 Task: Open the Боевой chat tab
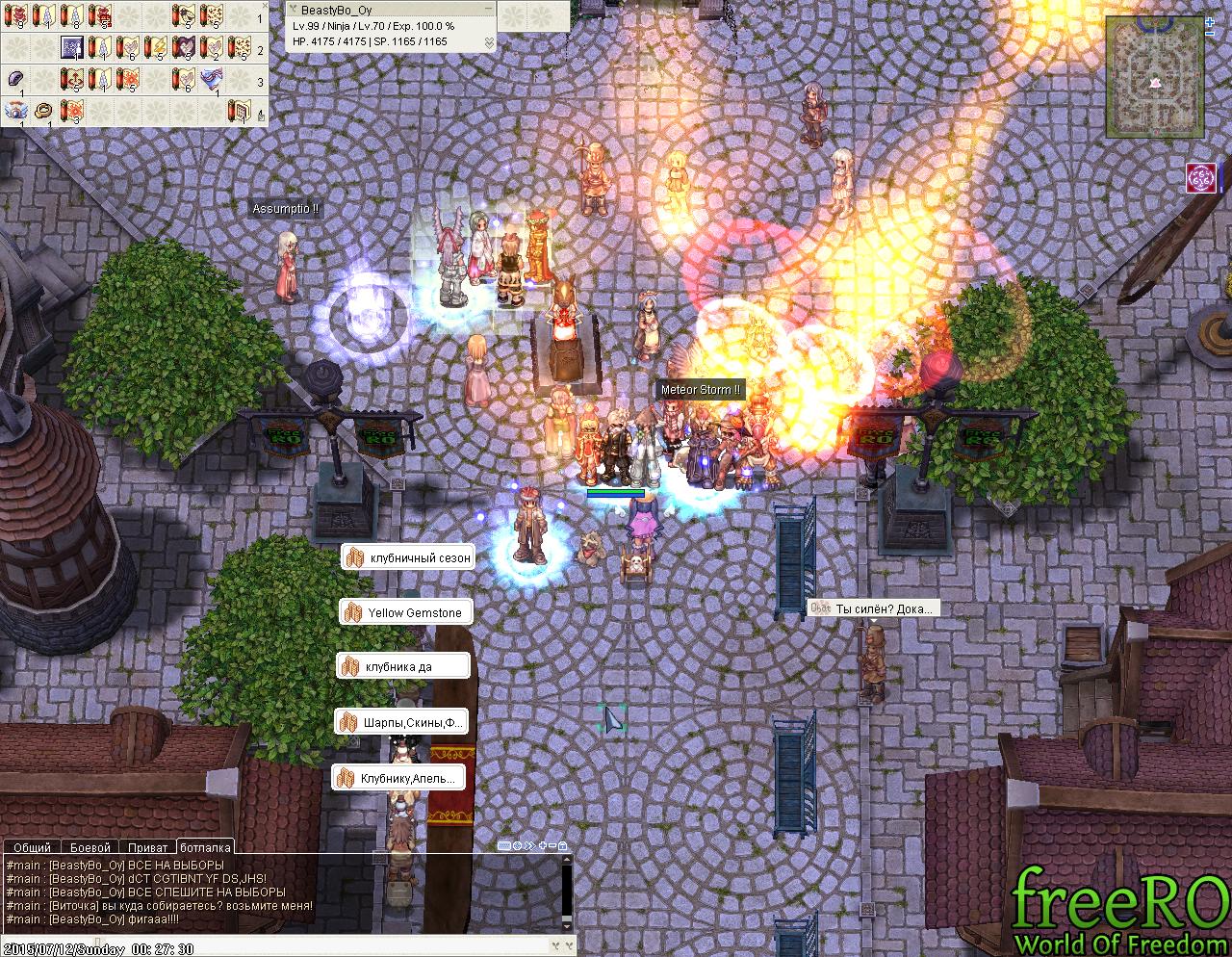tap(90, 847)
